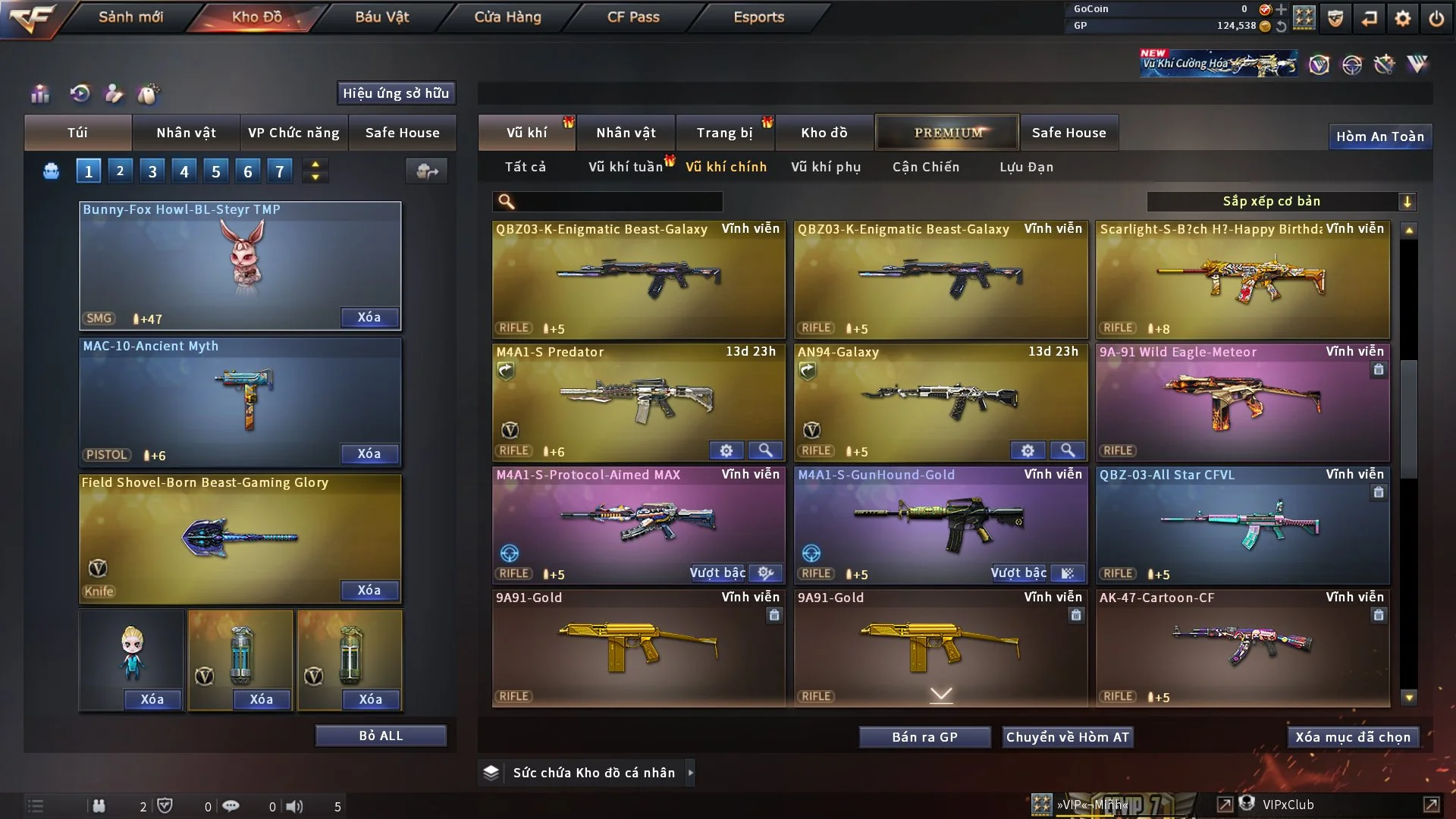Open the Sắp xếp cơ bản sort dropdown
Viewport: 1456px width, 819px height.
1280,201
